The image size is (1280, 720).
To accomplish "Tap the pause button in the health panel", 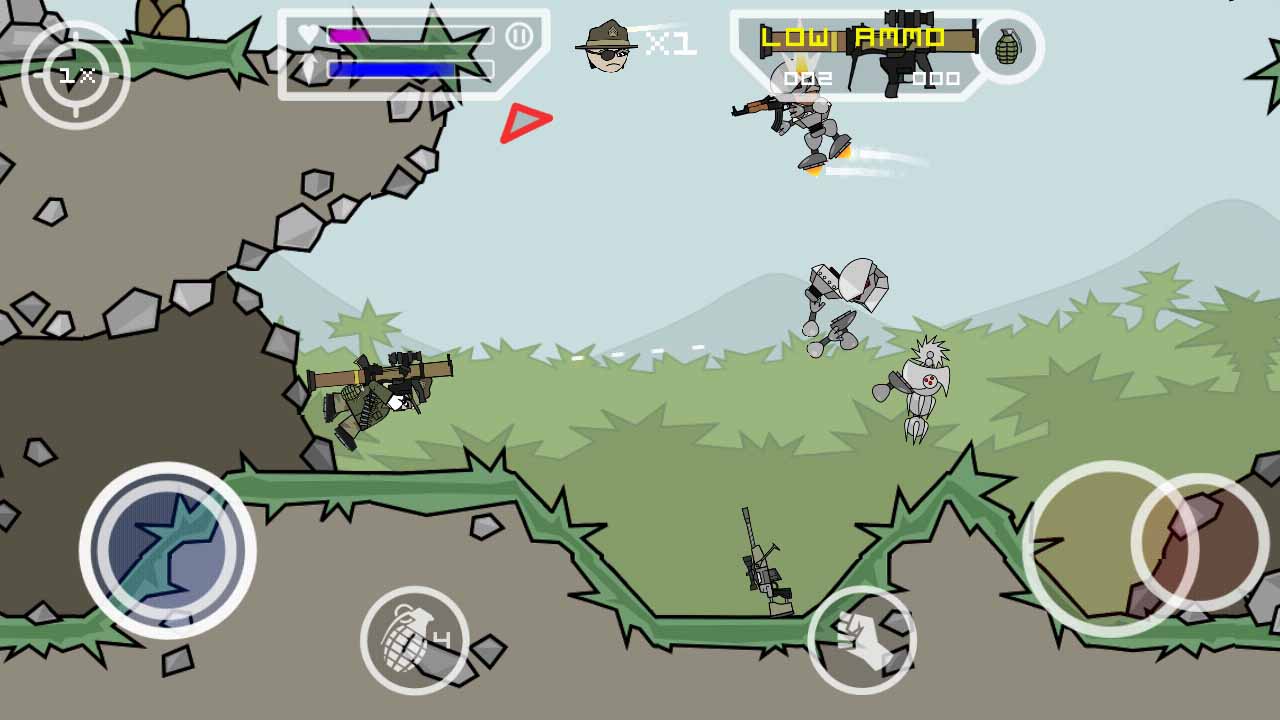I will 519,33.
